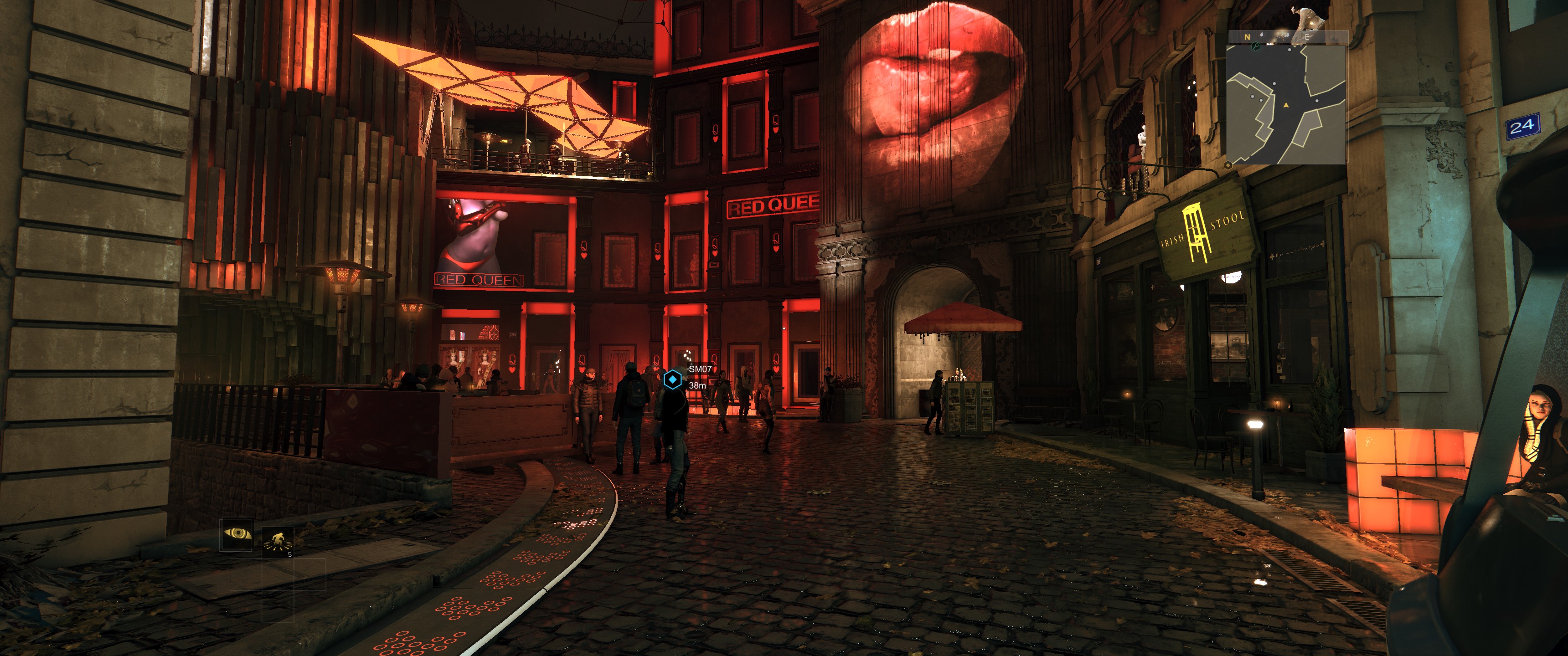
Task: Activate the Smart Vision eye augmentation icon
Action: pos(237,534)
